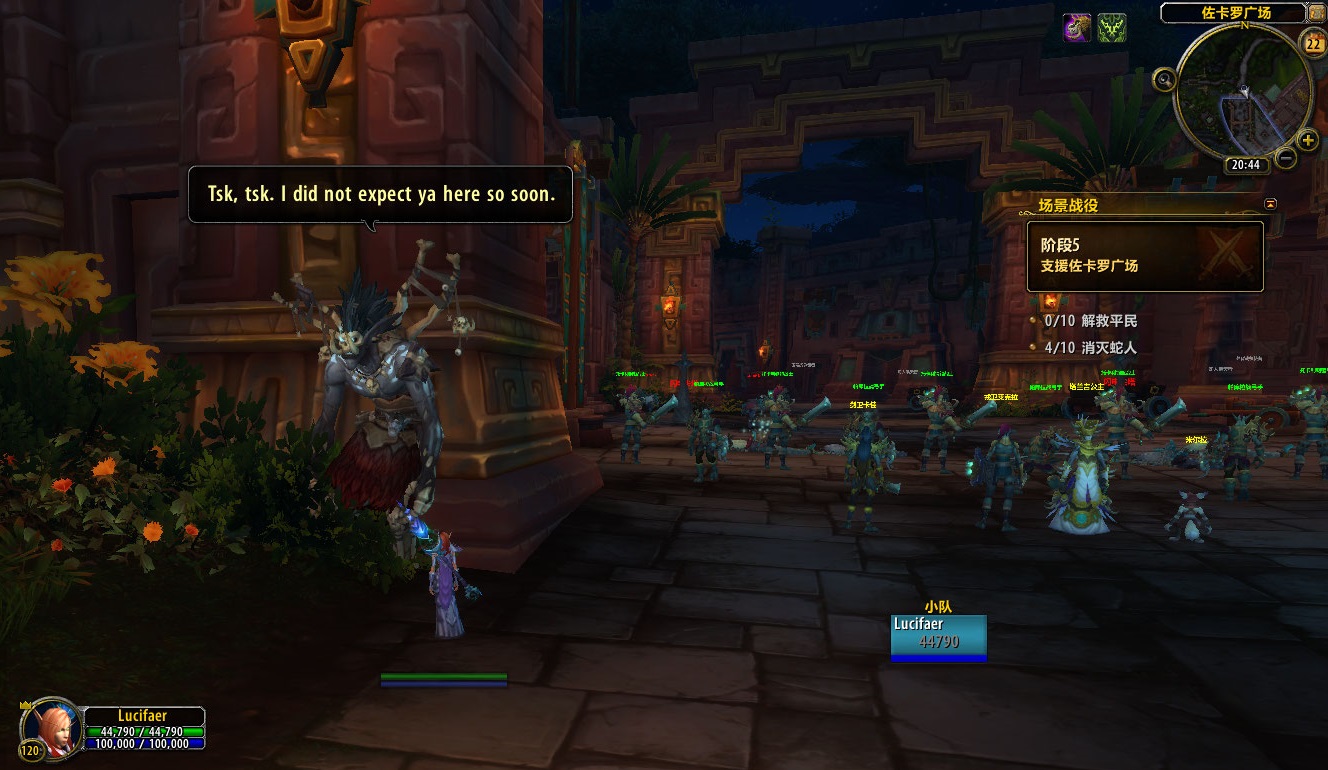Image resolution: width=1328 pixels, height=770 pixels.
Task: Open the minimap tracking magnifier button
Action: coord(1164,79)
